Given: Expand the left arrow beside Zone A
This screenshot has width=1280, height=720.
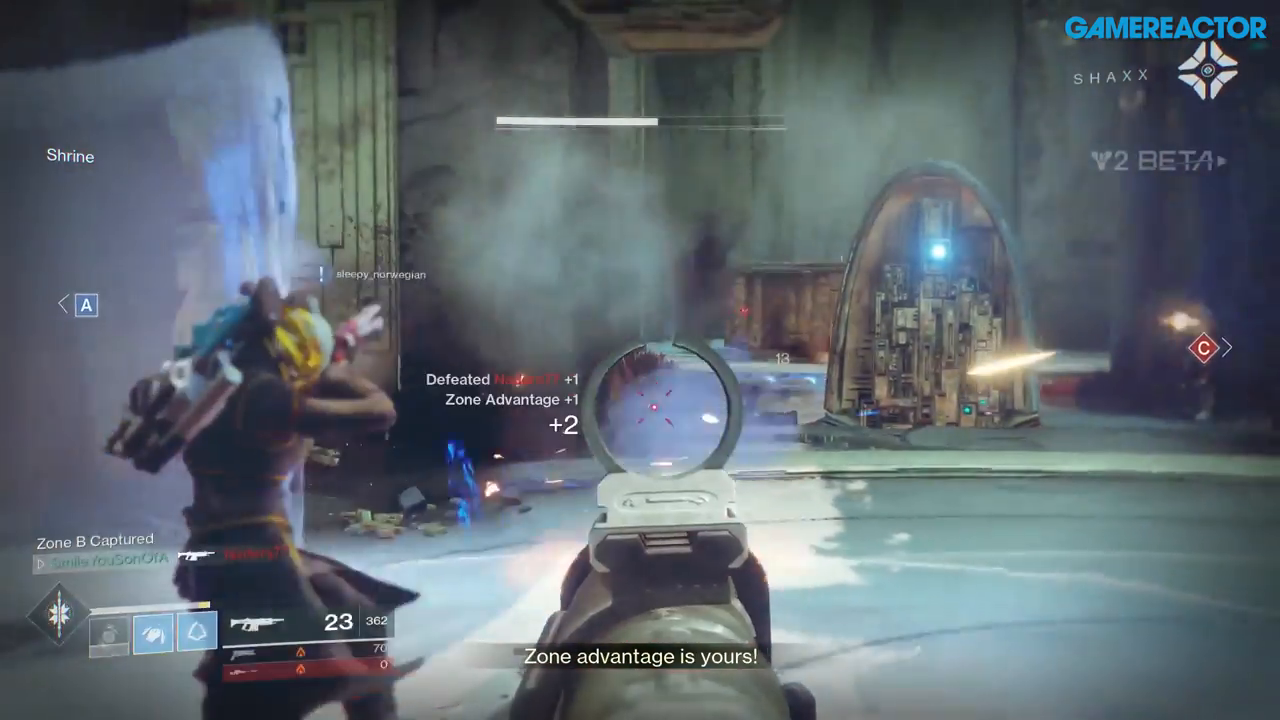Looking at the screenshot, I should (x=62, y=303).
